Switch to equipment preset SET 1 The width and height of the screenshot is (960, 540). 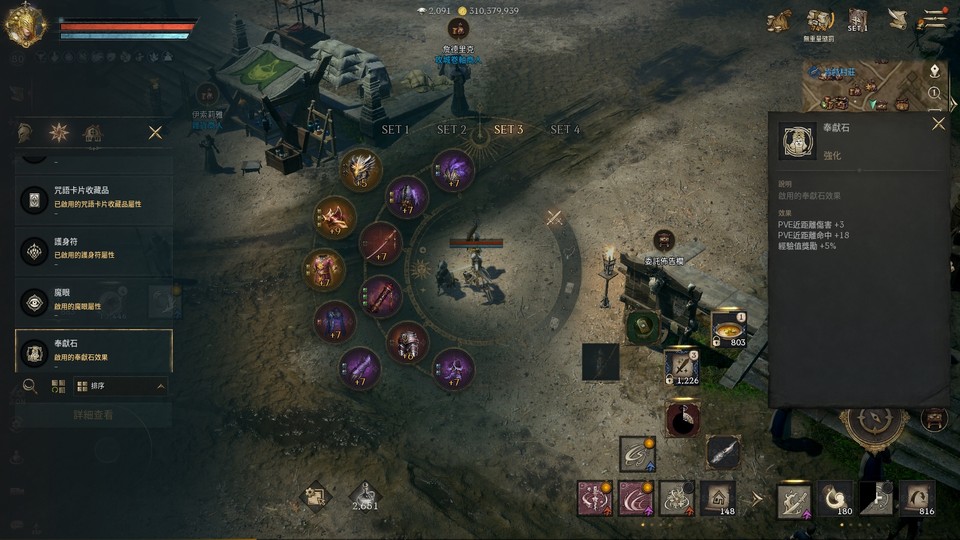tap(396, 130)
